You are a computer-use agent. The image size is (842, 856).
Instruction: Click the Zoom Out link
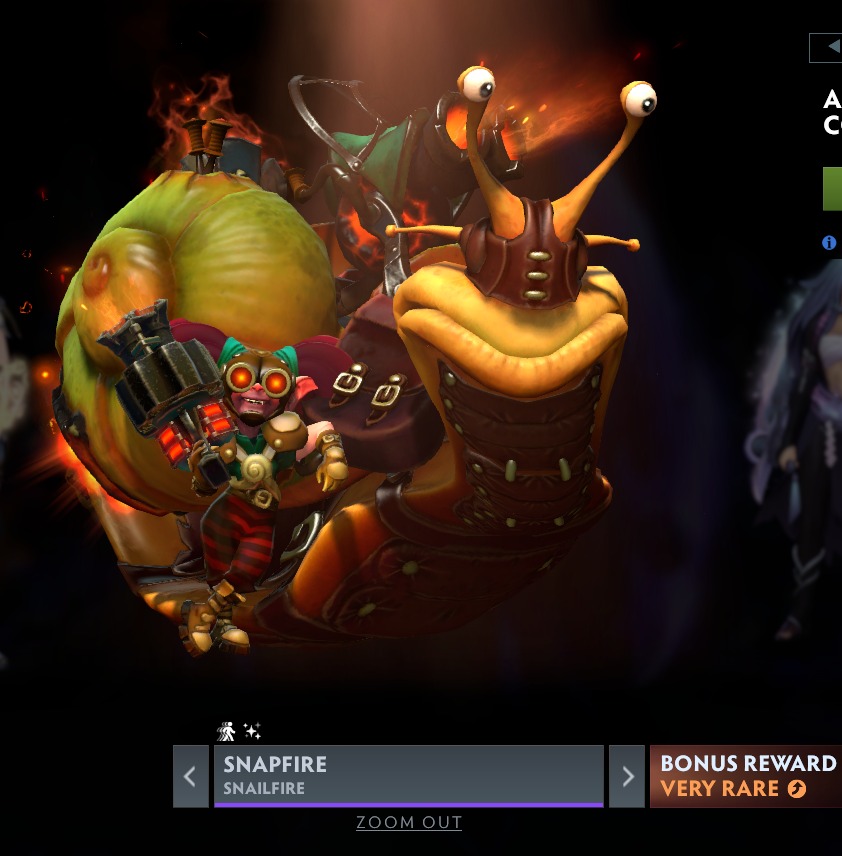tap(409, 823)
